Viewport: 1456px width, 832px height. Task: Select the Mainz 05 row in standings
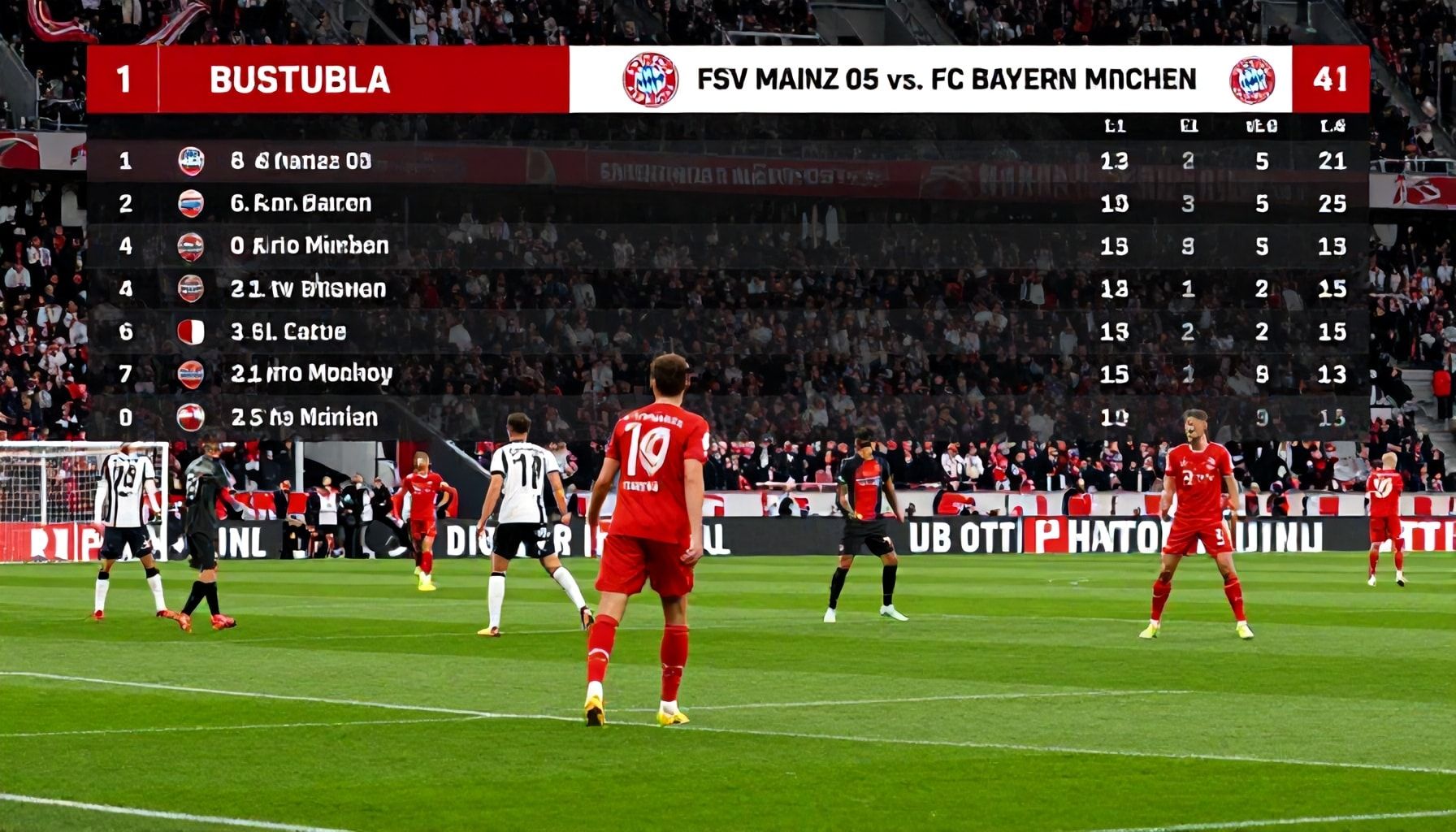click(x=301, y=161)
